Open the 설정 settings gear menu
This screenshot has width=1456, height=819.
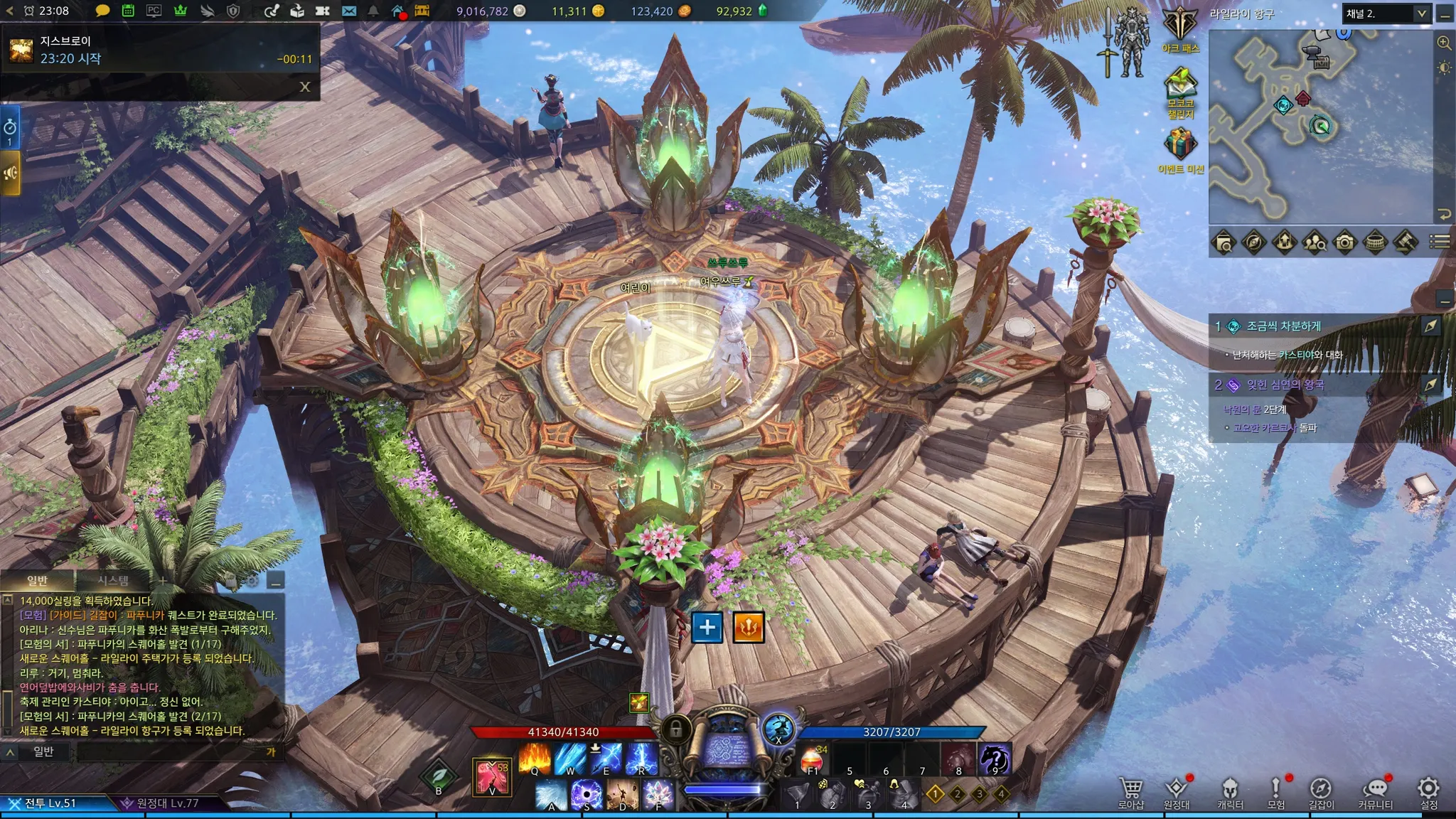1428,789
